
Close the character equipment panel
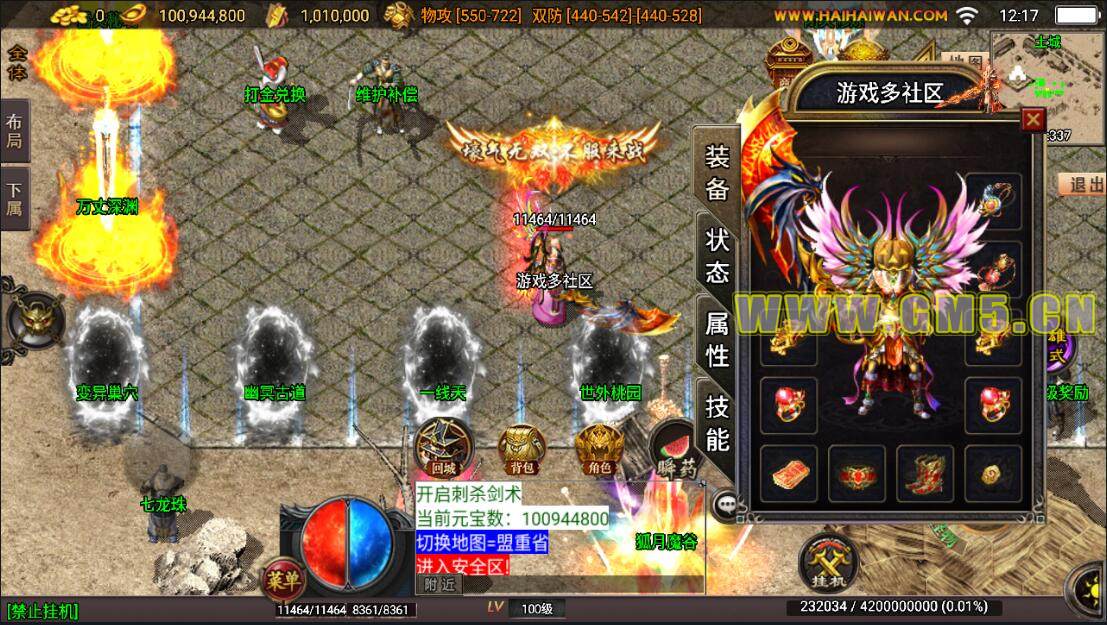(x=1032, y=121)
